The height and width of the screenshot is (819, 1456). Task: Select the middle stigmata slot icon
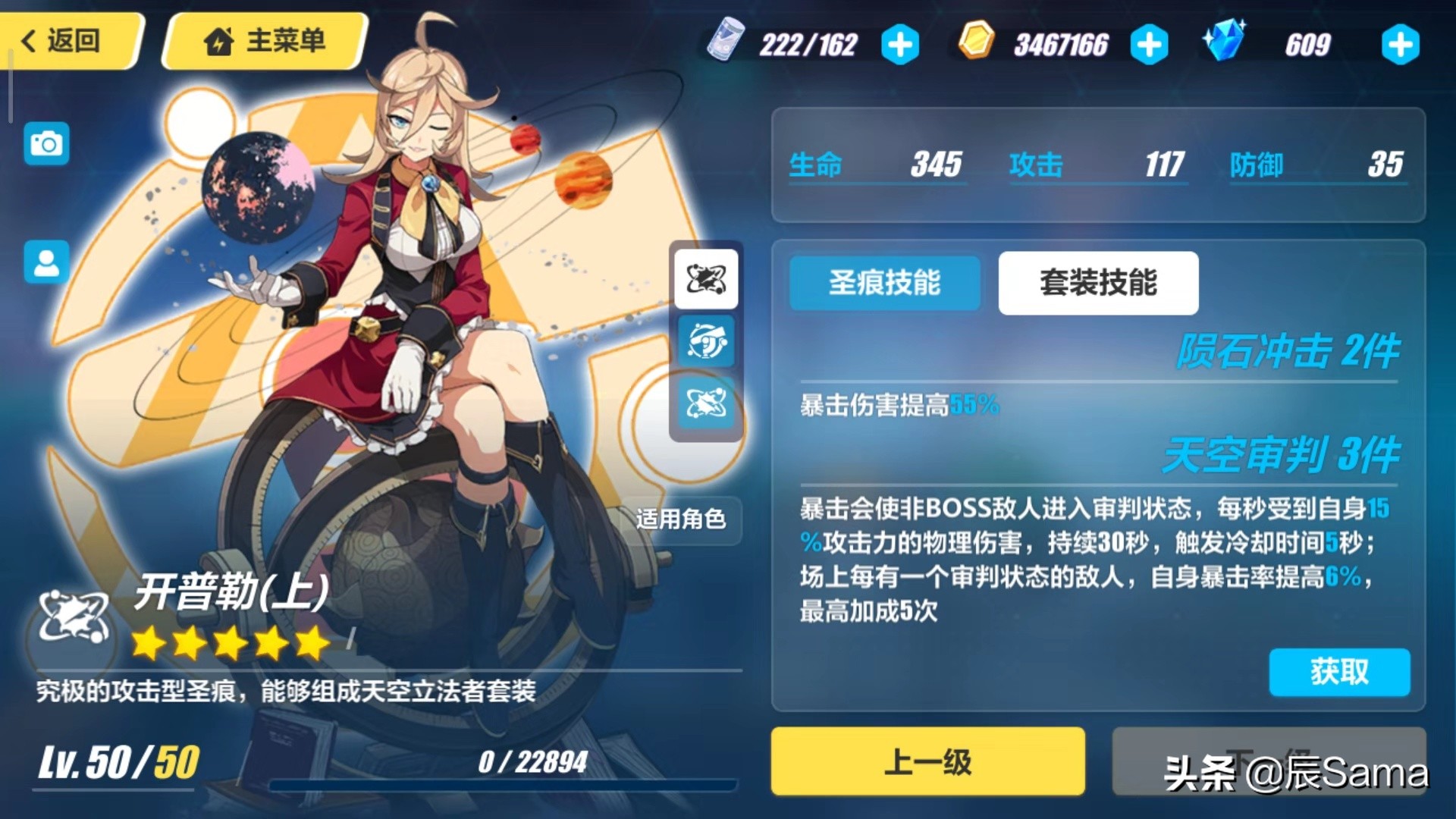coord(705,341)
